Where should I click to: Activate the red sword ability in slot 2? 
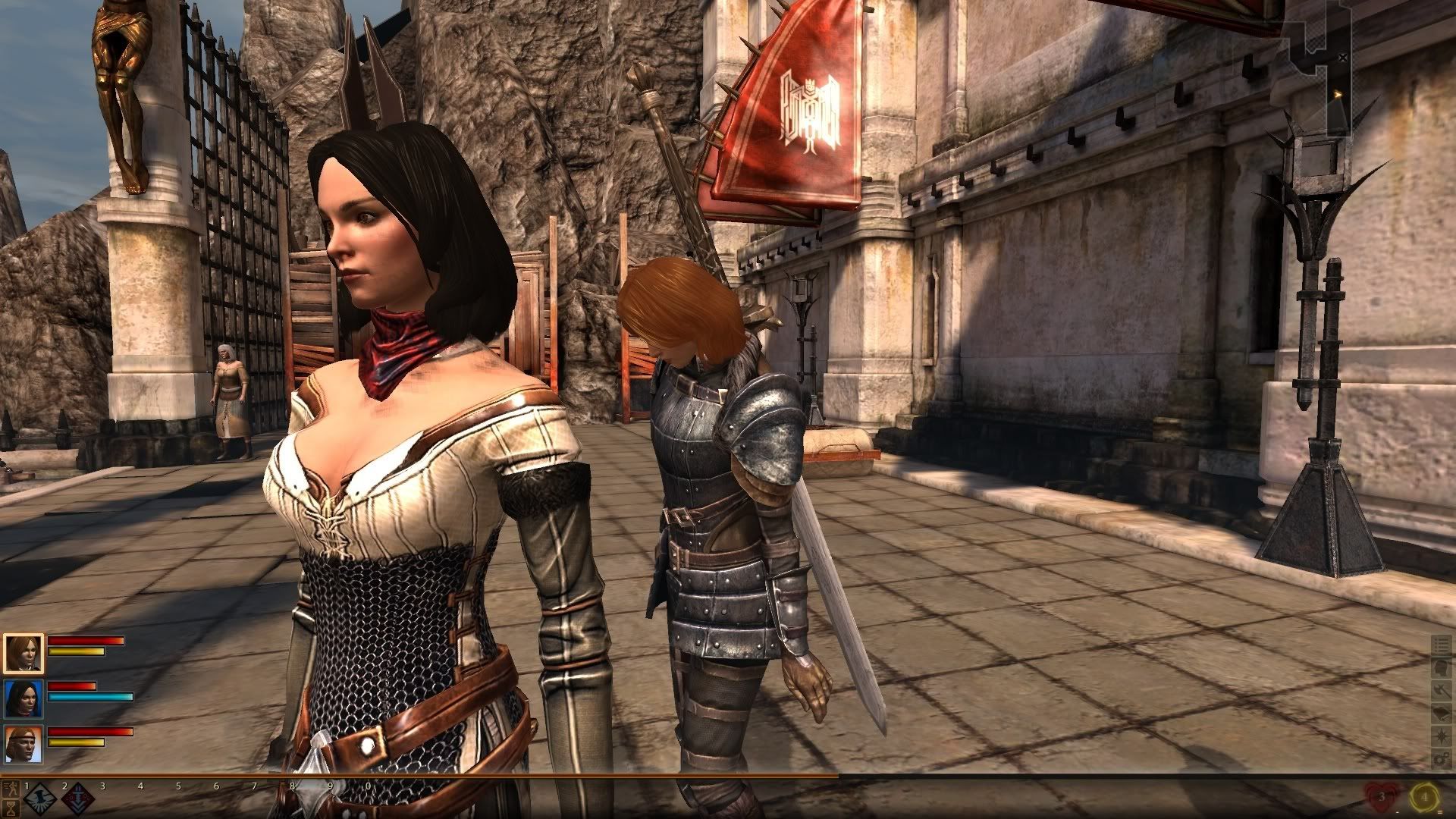point(77,800)
